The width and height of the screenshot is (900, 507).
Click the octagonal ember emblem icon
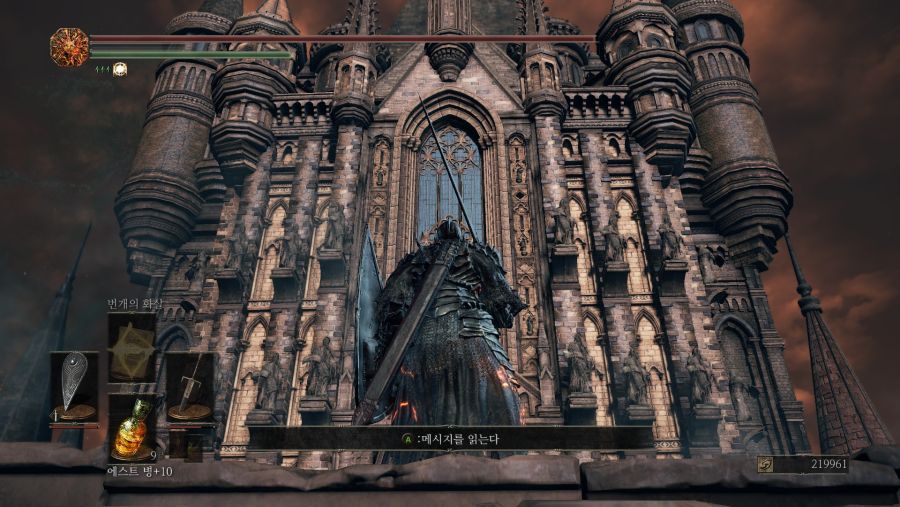pos(69,47)
